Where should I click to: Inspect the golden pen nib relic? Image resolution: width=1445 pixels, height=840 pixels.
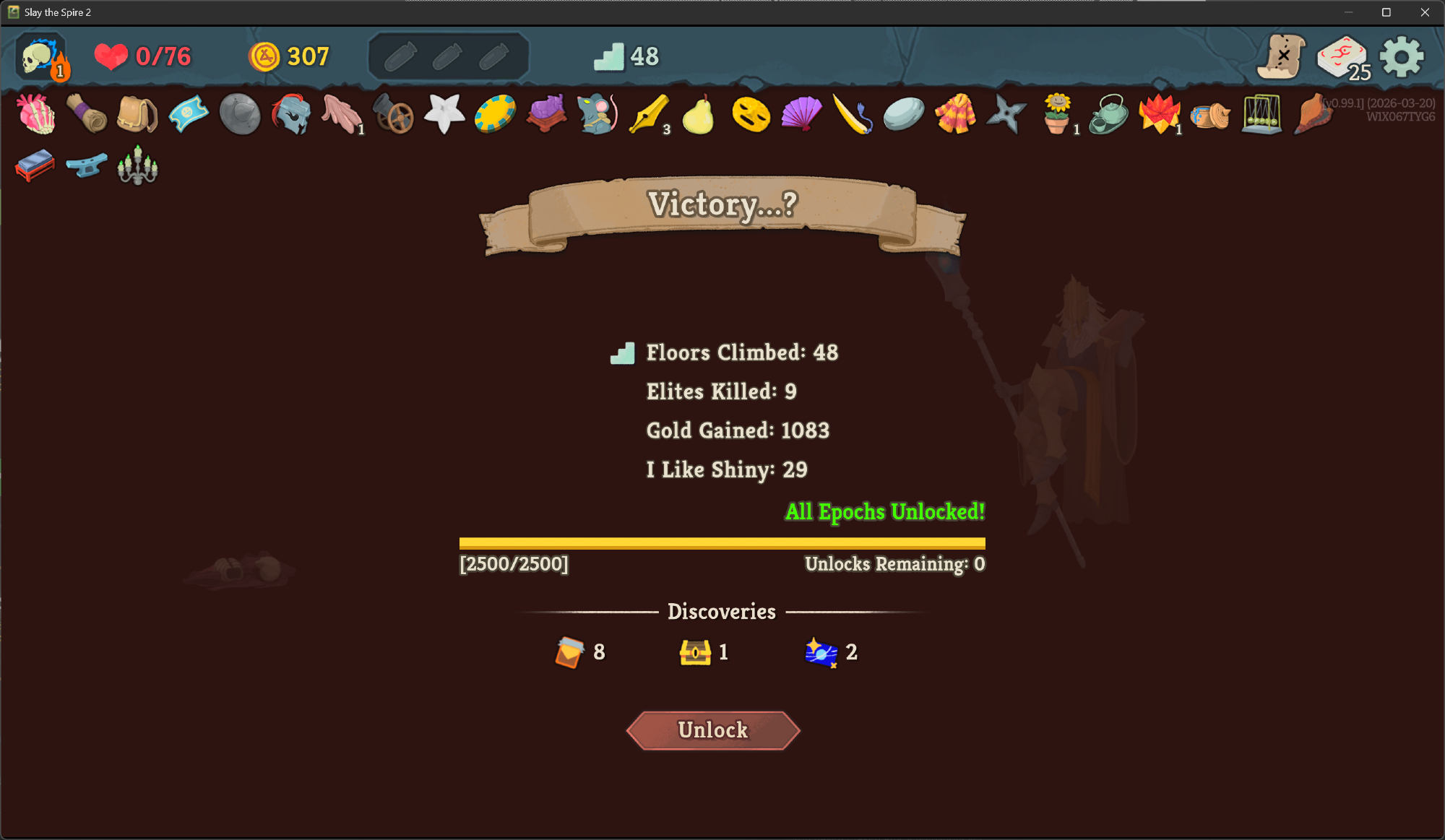[648, 114]
